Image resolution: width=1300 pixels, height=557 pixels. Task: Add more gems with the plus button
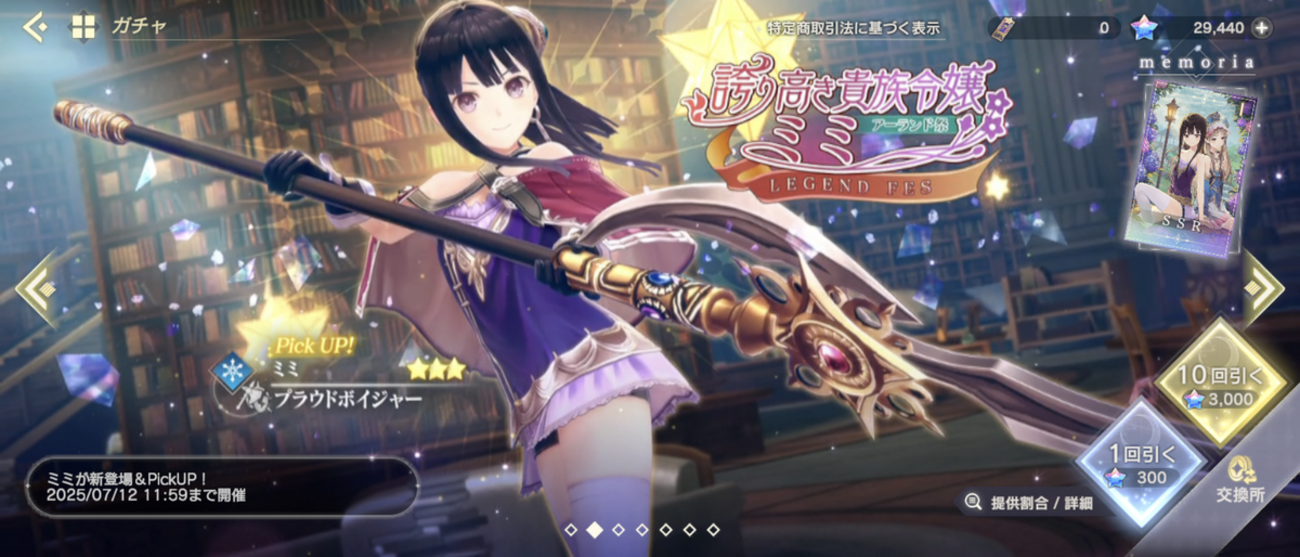coord(1262,28)
